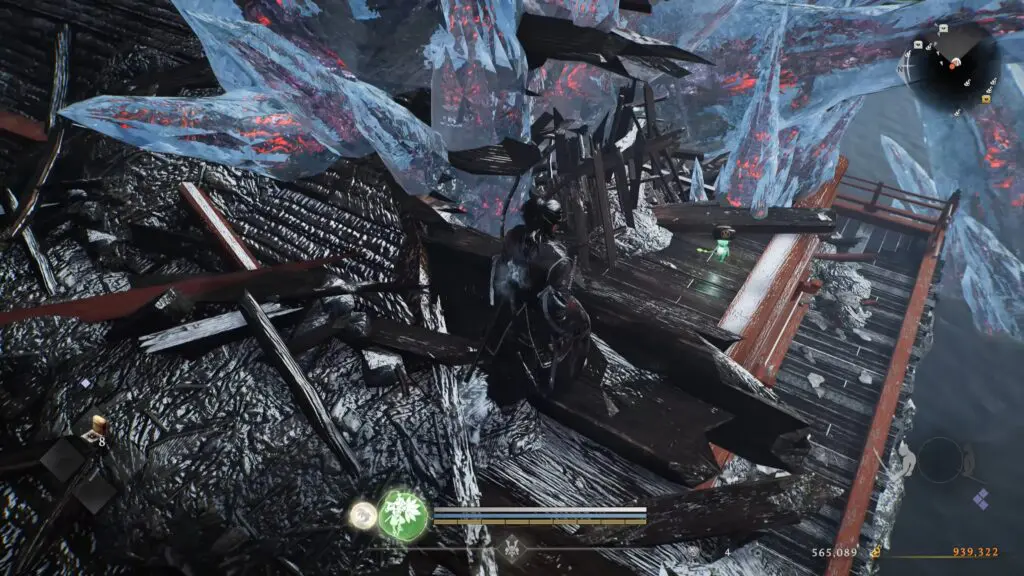Activate the green guardian spirit icon
The height and width of the screenshot is (576, 1024).
pyautogui.click(x=403, y=515)
